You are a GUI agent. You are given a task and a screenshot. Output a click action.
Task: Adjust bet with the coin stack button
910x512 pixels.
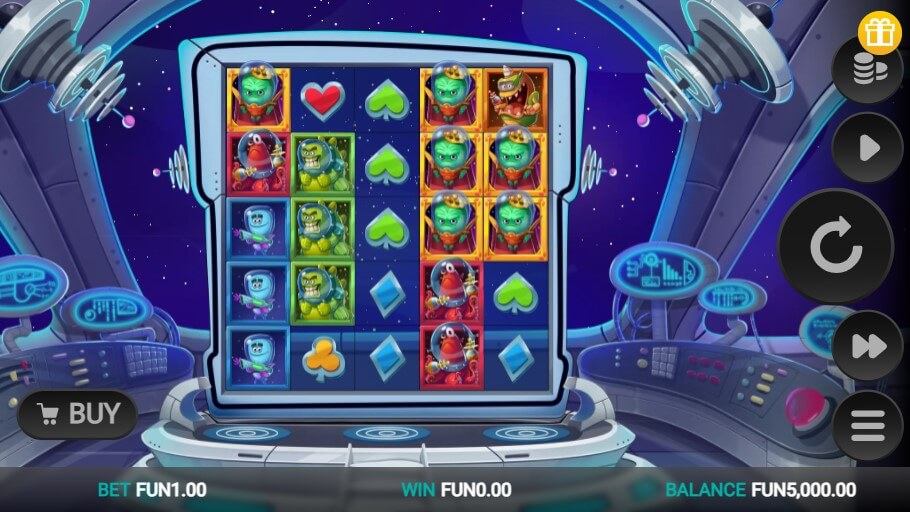(867, 71)
